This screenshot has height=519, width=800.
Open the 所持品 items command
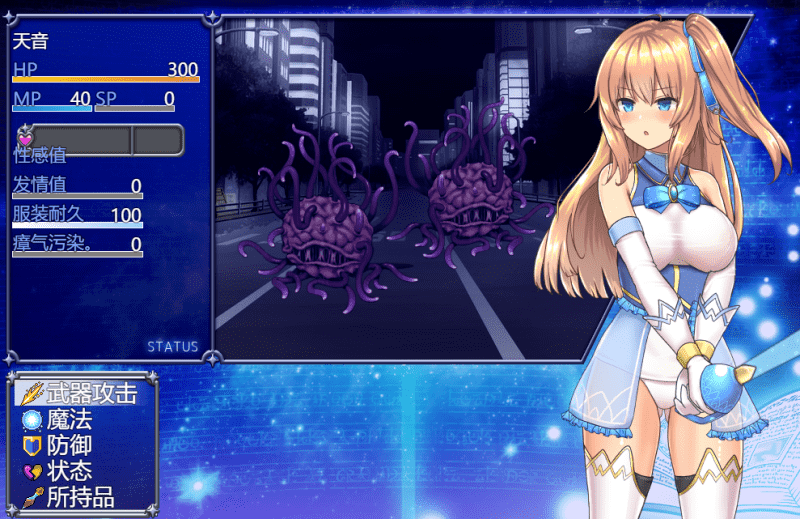click(80, 497)
